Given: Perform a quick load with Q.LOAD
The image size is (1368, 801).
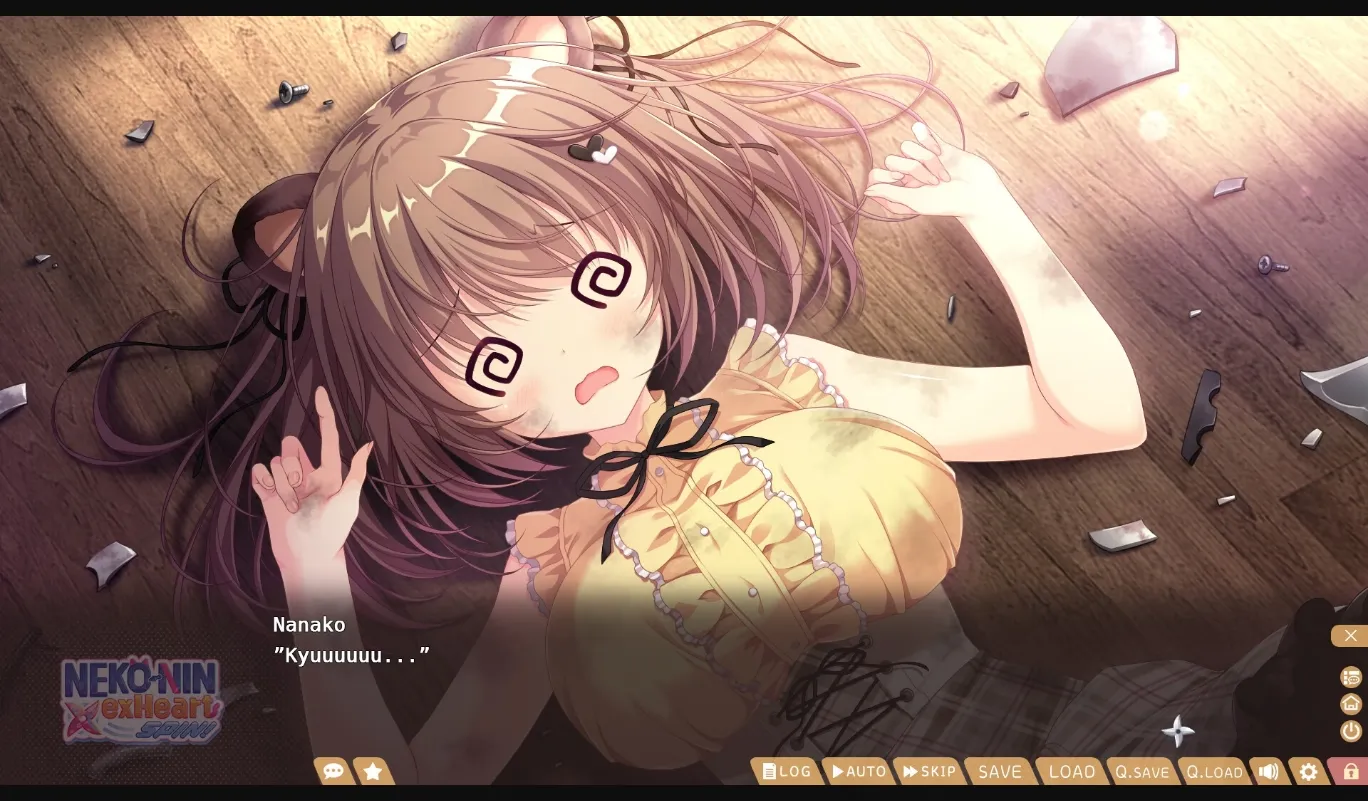Looking at the screenshot, I should point(1214,771).
